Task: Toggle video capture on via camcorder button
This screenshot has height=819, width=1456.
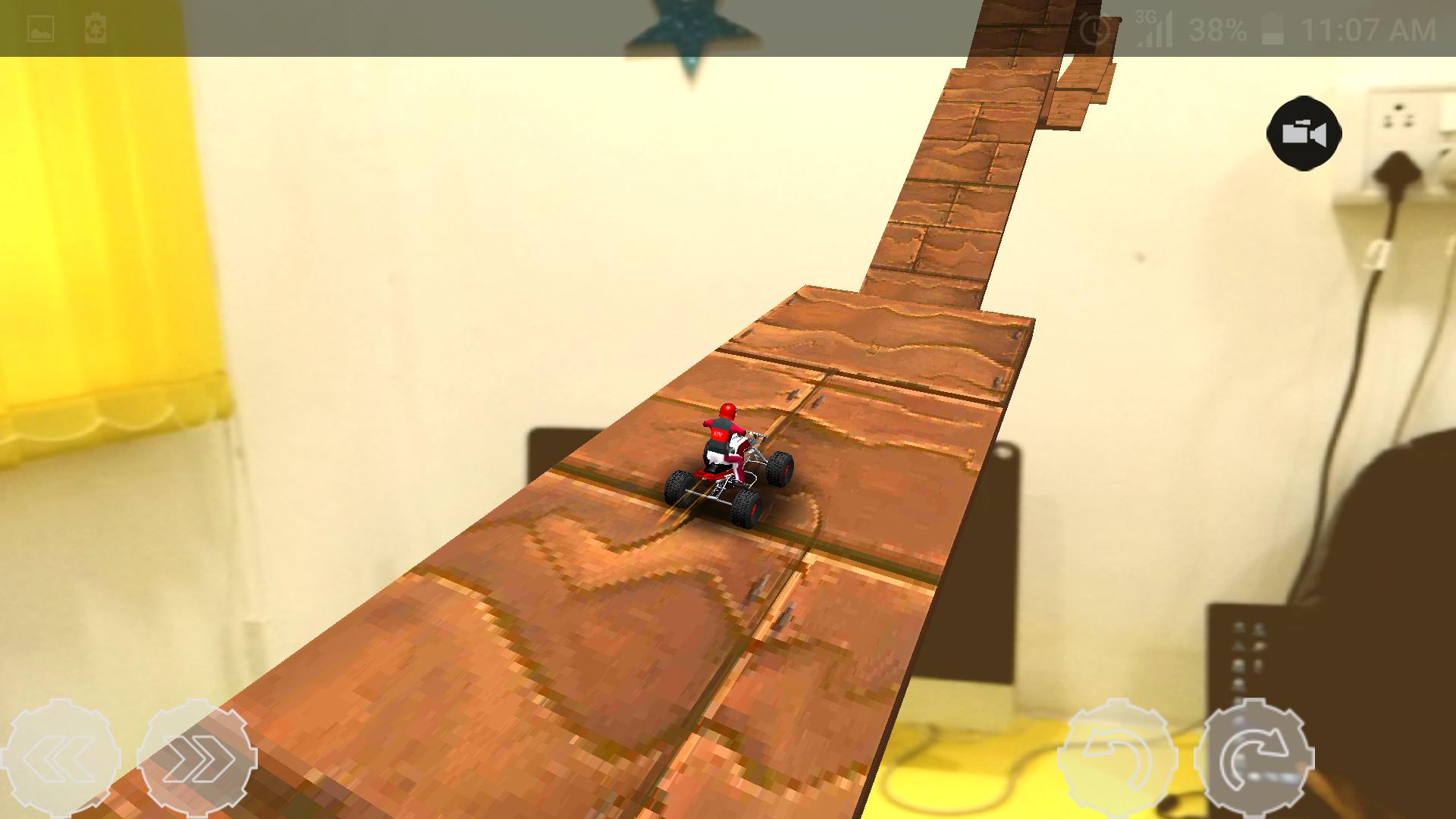Action: [1302, 133]
